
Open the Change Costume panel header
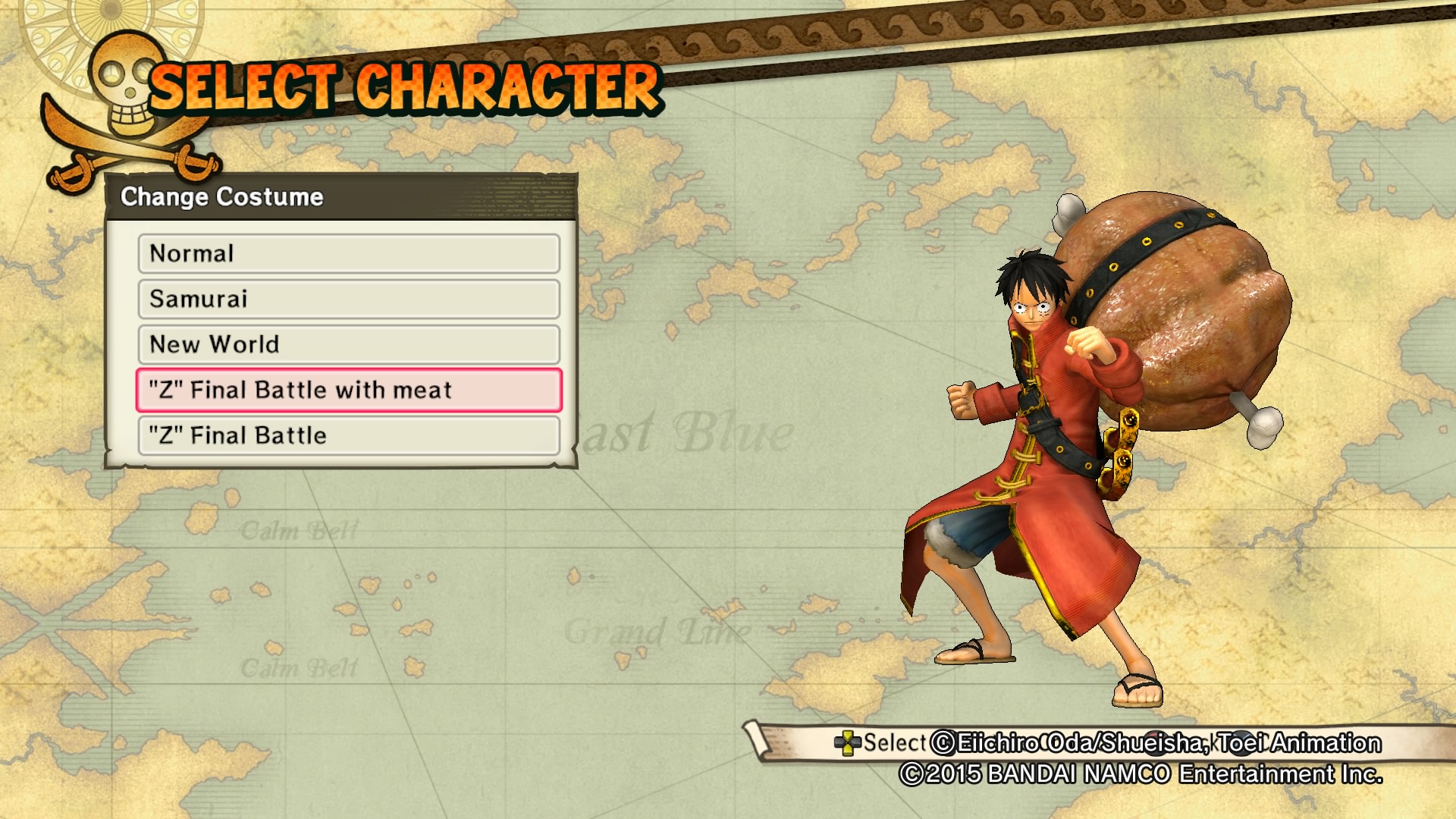point(220,196)
